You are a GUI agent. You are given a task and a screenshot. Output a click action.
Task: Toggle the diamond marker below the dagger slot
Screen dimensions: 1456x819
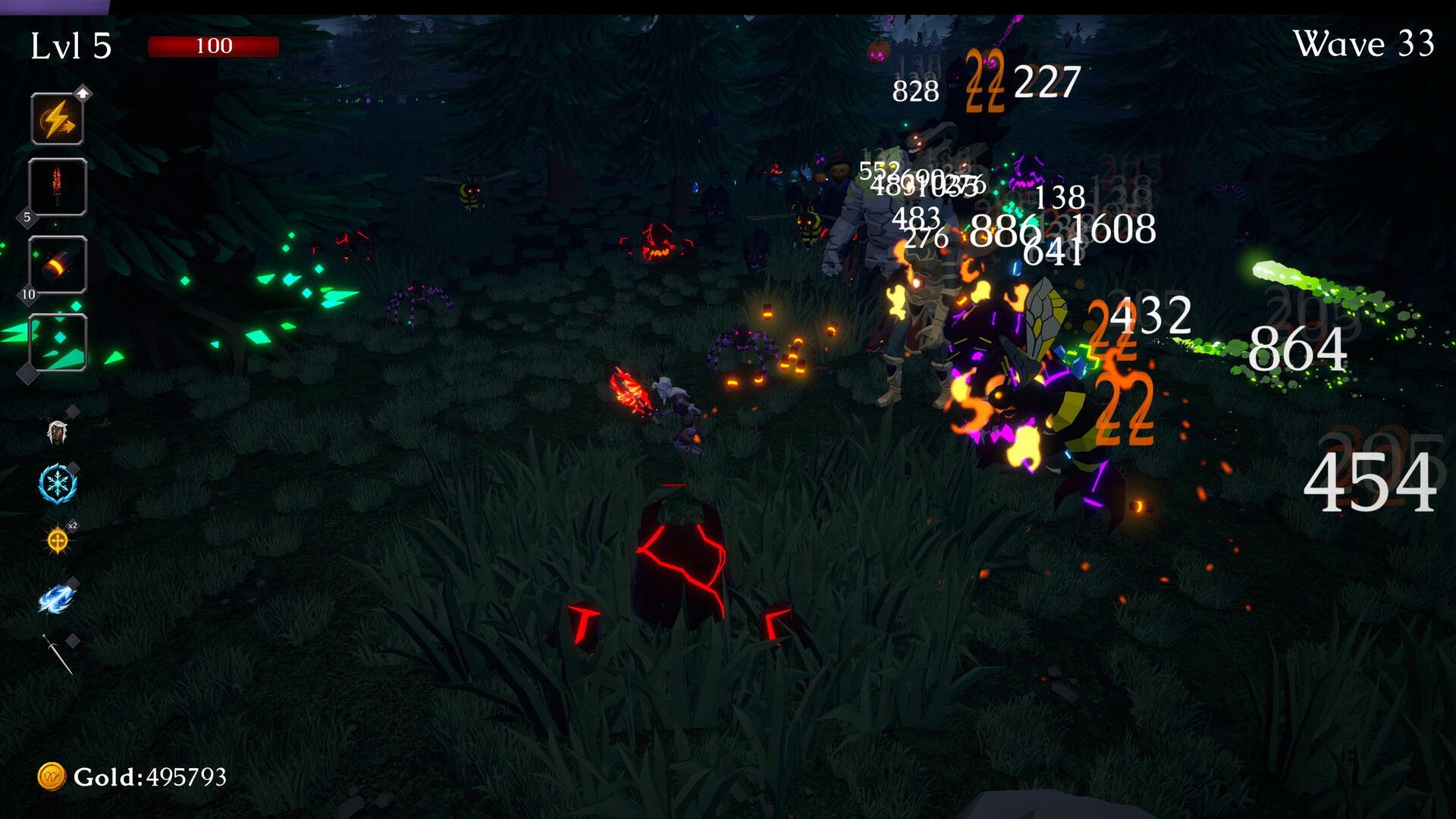27,220
